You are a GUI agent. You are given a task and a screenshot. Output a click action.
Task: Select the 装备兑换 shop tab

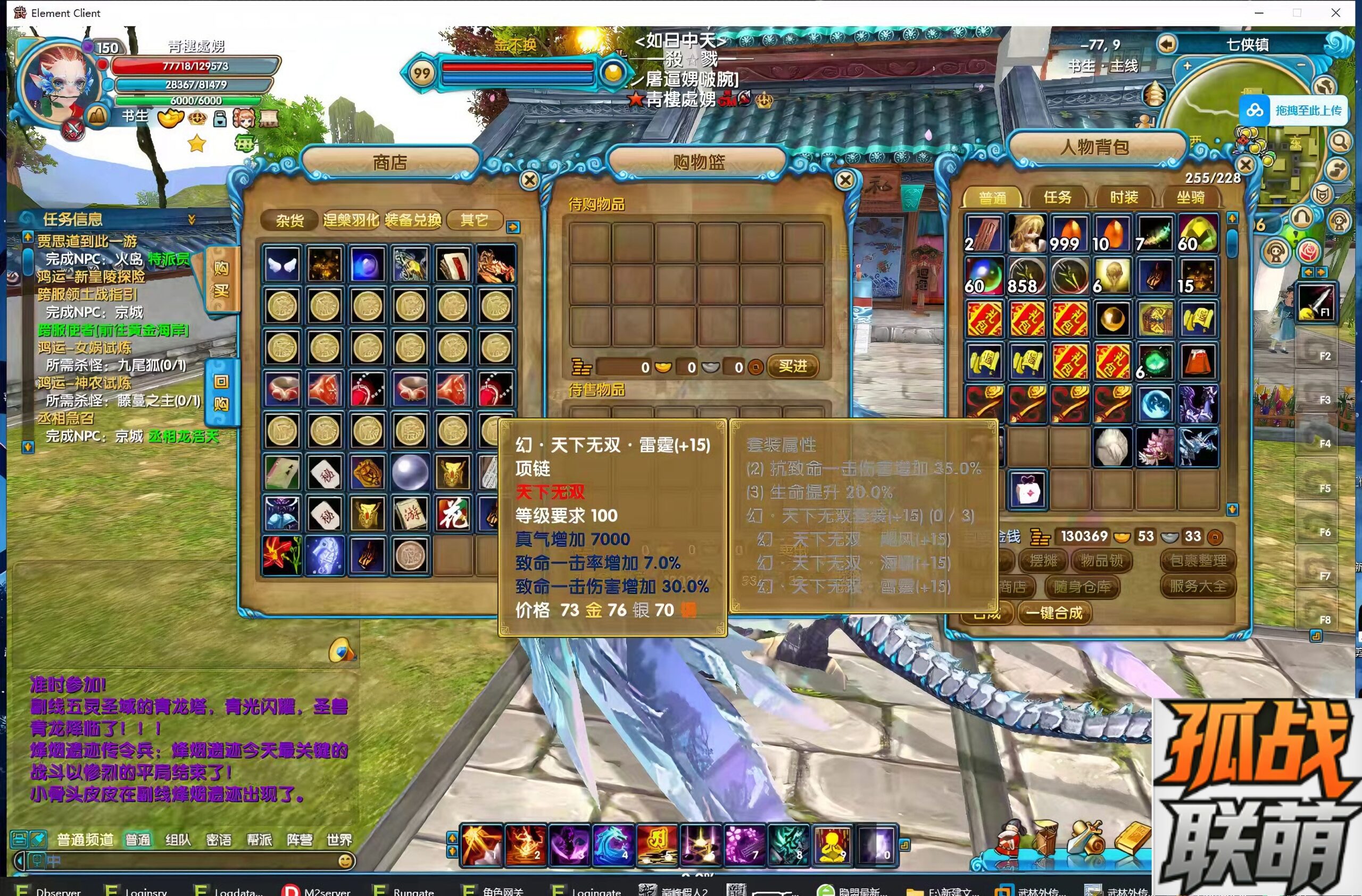click(413, 220)
